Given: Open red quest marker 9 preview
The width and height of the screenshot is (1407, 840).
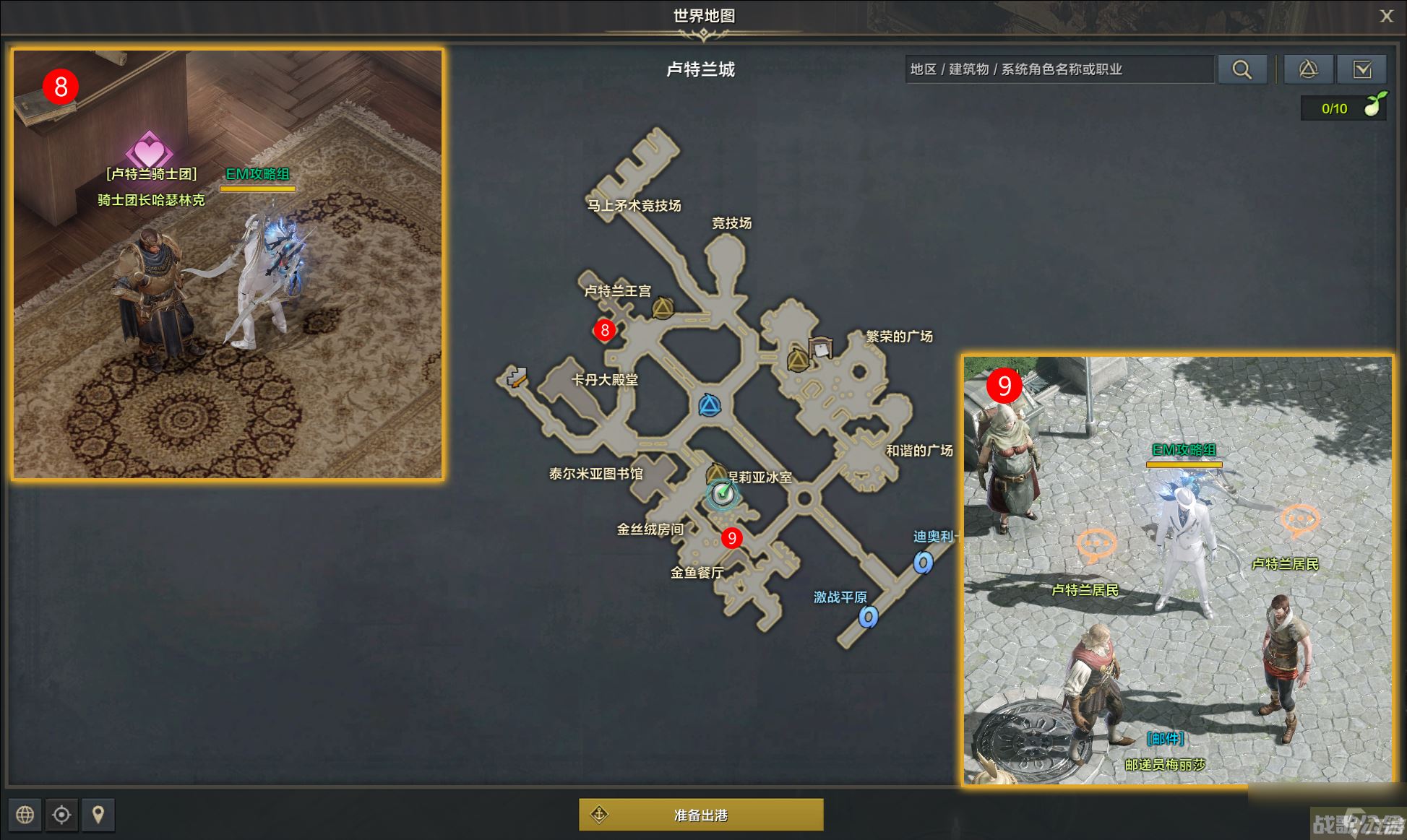Looking at the screenshot, I should pyautogui.click(x=732, y=537).
